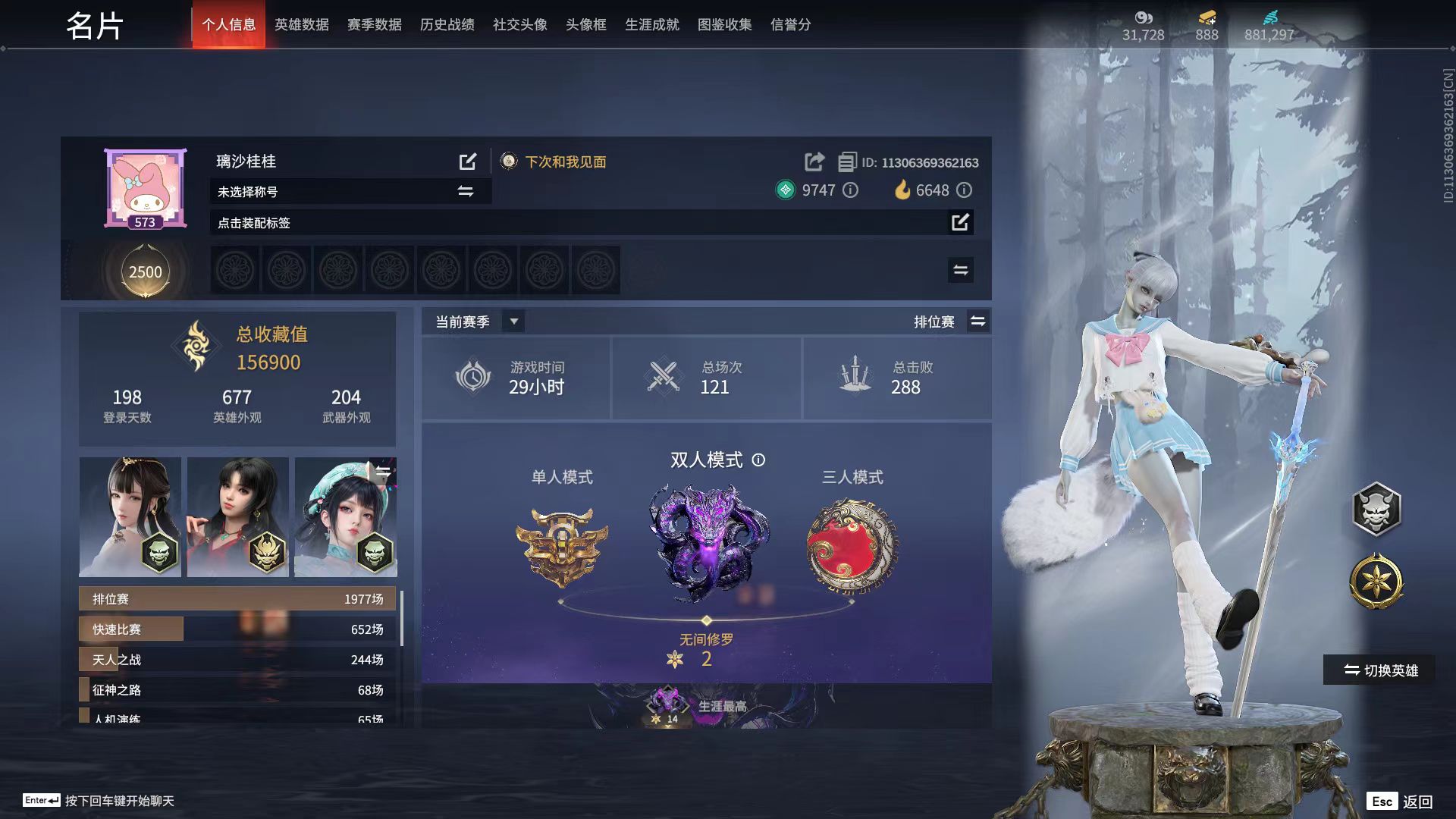1456x819 pixels.
Task: Click the demon mask icon on the right
Action: point(1376,510)
